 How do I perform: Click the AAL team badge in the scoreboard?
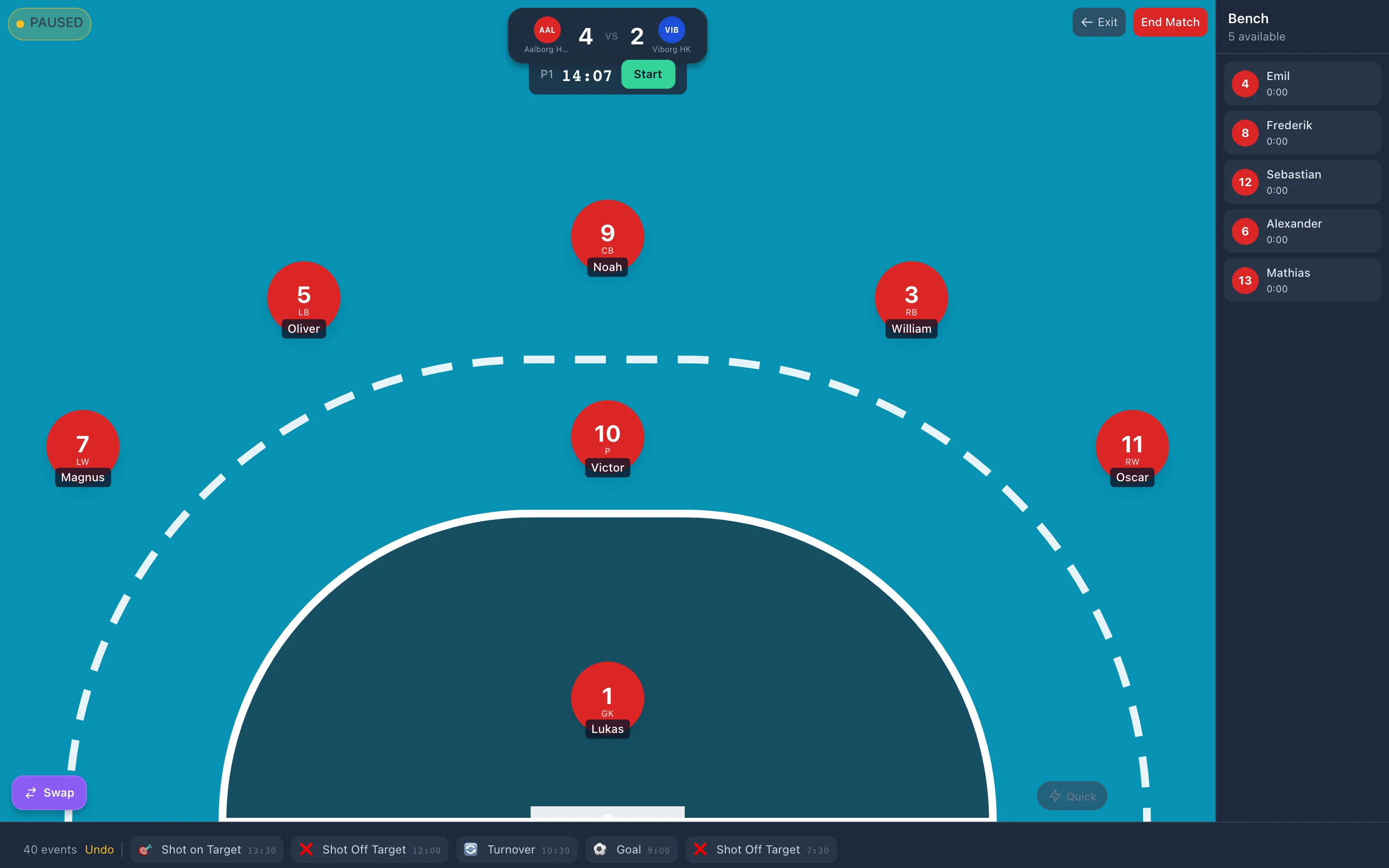coord(547,30)
